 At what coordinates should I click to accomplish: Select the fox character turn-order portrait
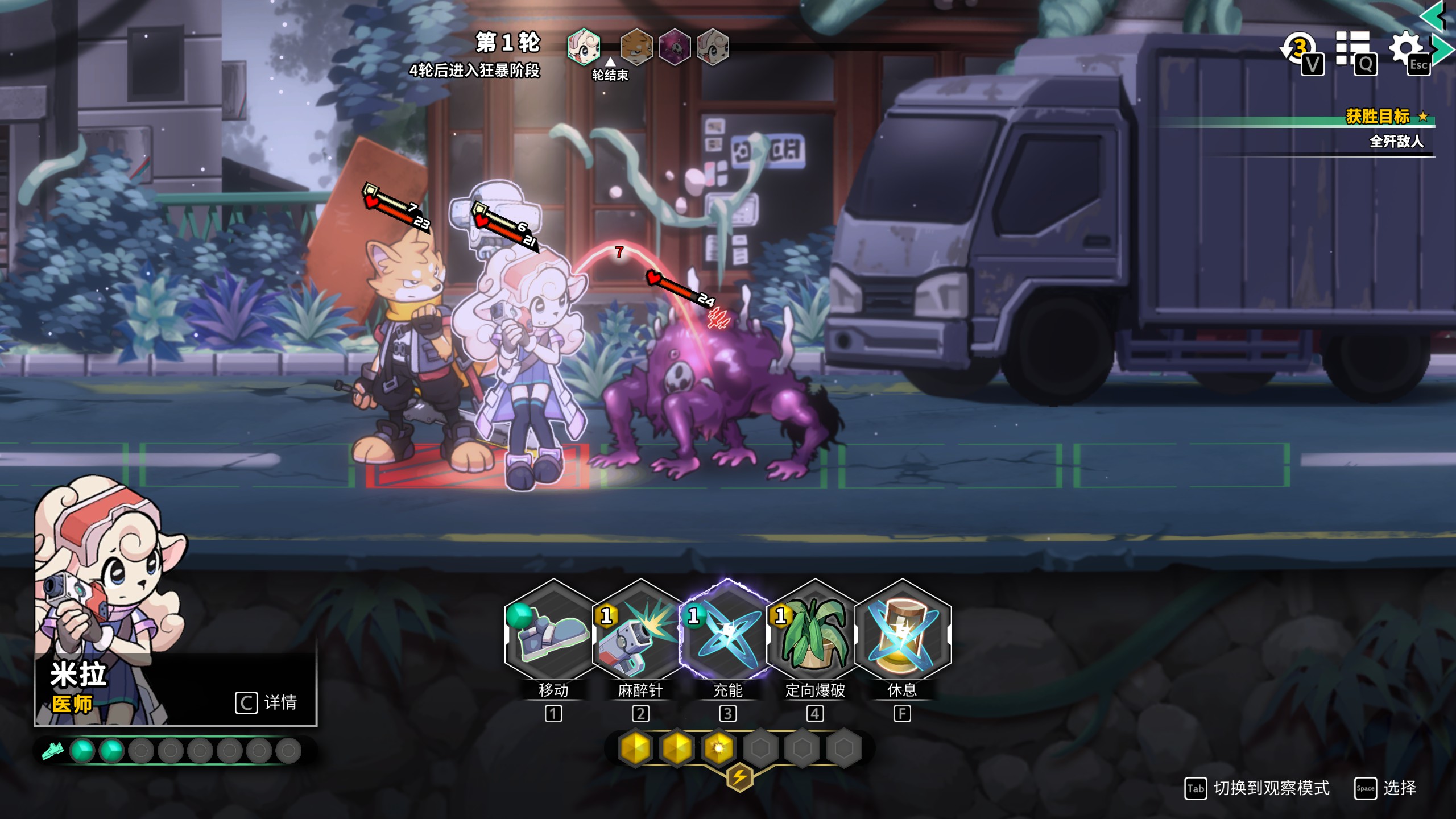[636, 47]
